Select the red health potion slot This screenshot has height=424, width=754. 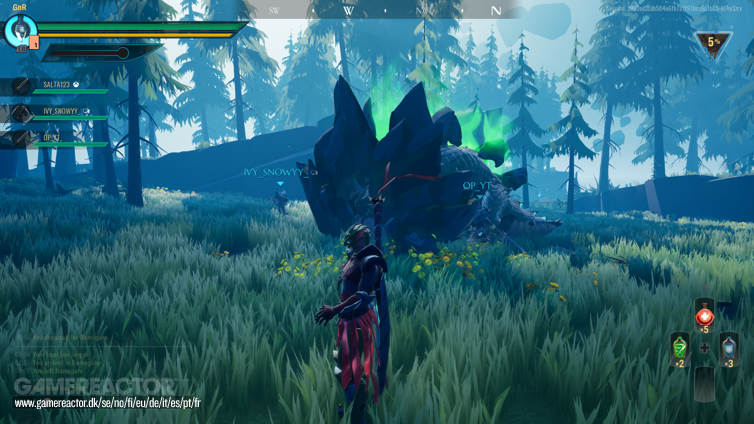tap(704, 315)
